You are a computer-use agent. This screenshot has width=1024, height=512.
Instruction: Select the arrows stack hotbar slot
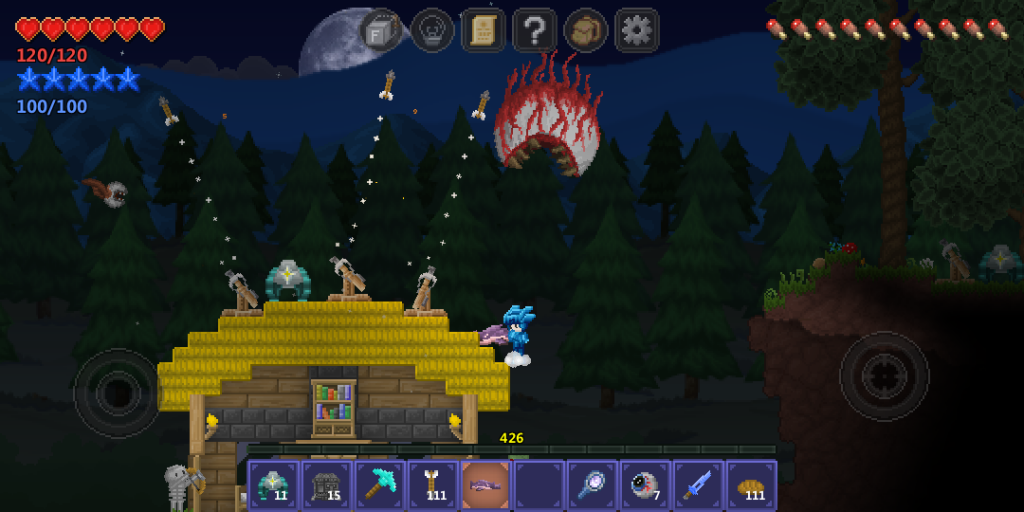[432, 485]
